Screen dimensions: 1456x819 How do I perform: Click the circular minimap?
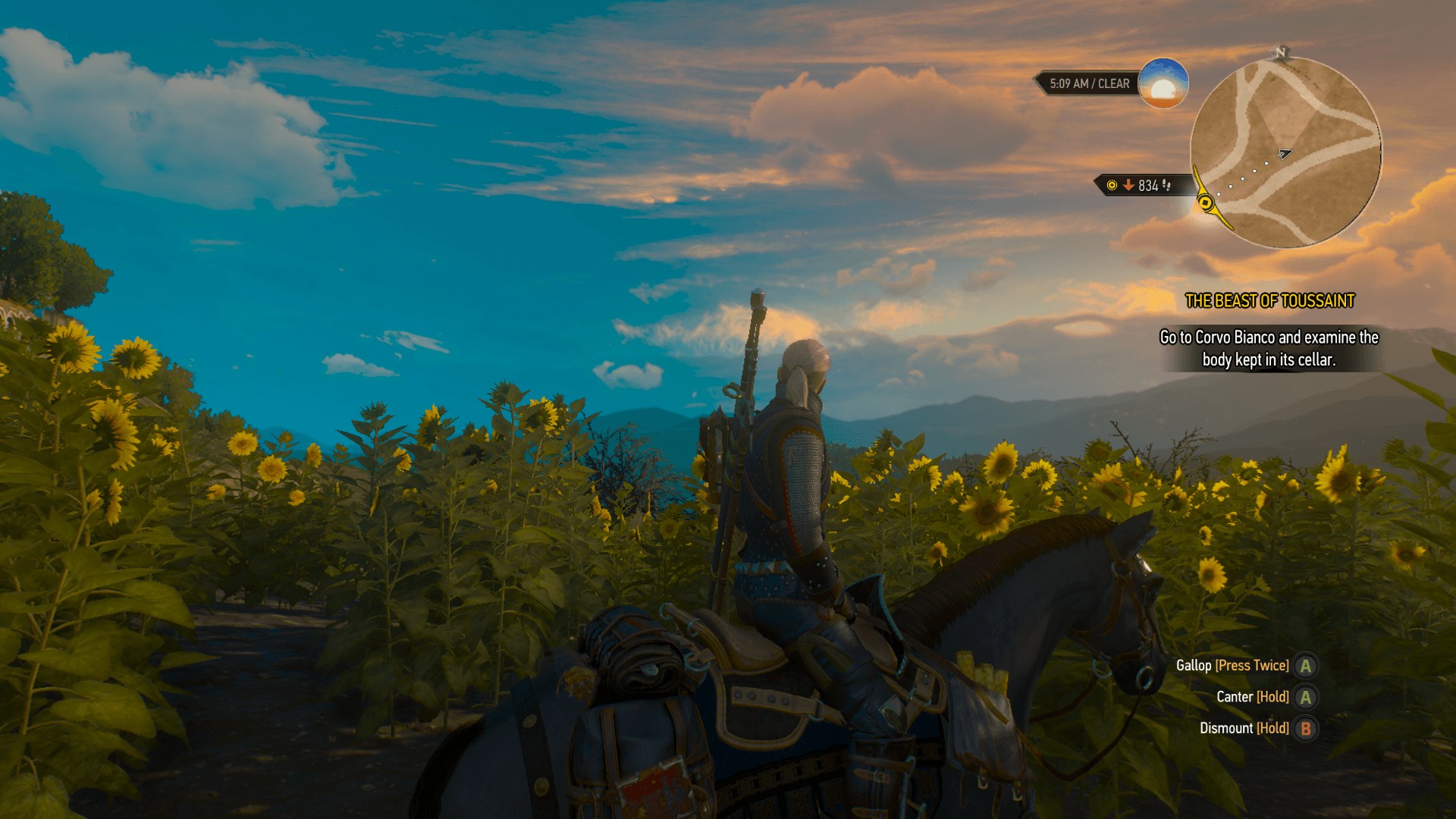[1285, 153]
